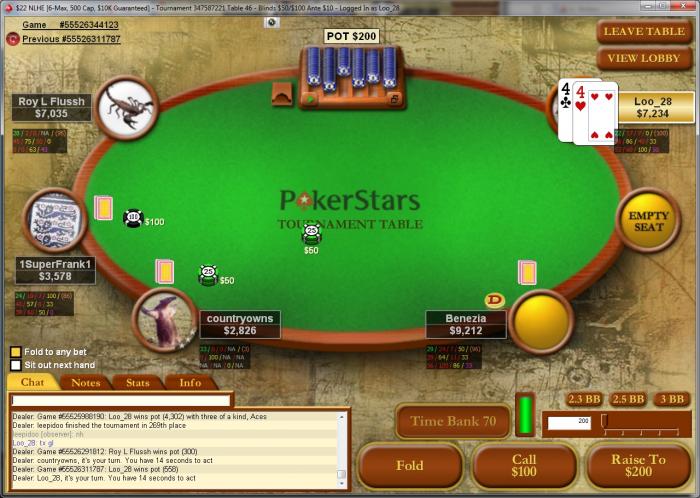The width and height of the screenshot is (700, 498).
Task: Switch to the Notes tab
Action: point(85,382)
